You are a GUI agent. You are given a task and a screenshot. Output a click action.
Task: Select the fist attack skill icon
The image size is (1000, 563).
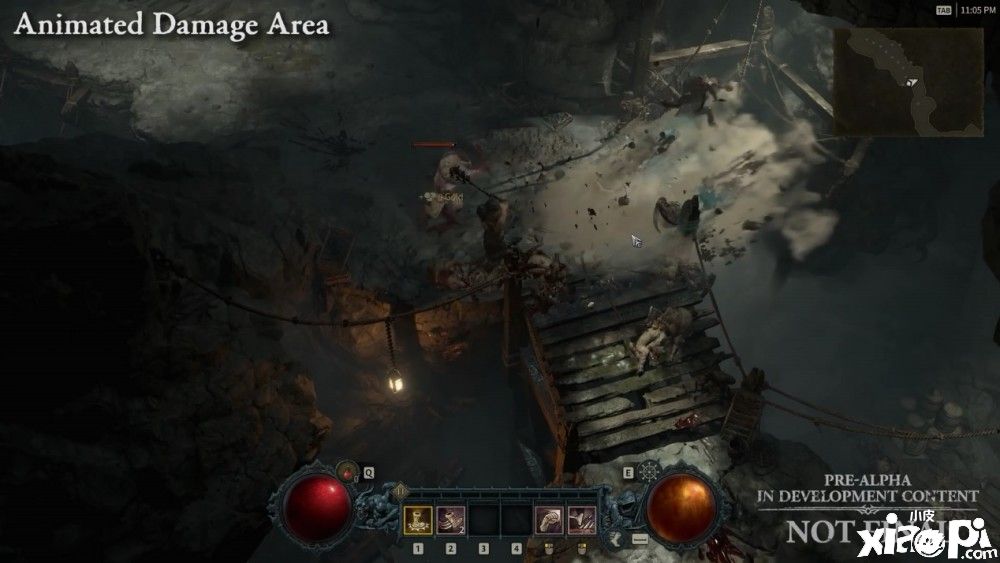coord(548,519)
